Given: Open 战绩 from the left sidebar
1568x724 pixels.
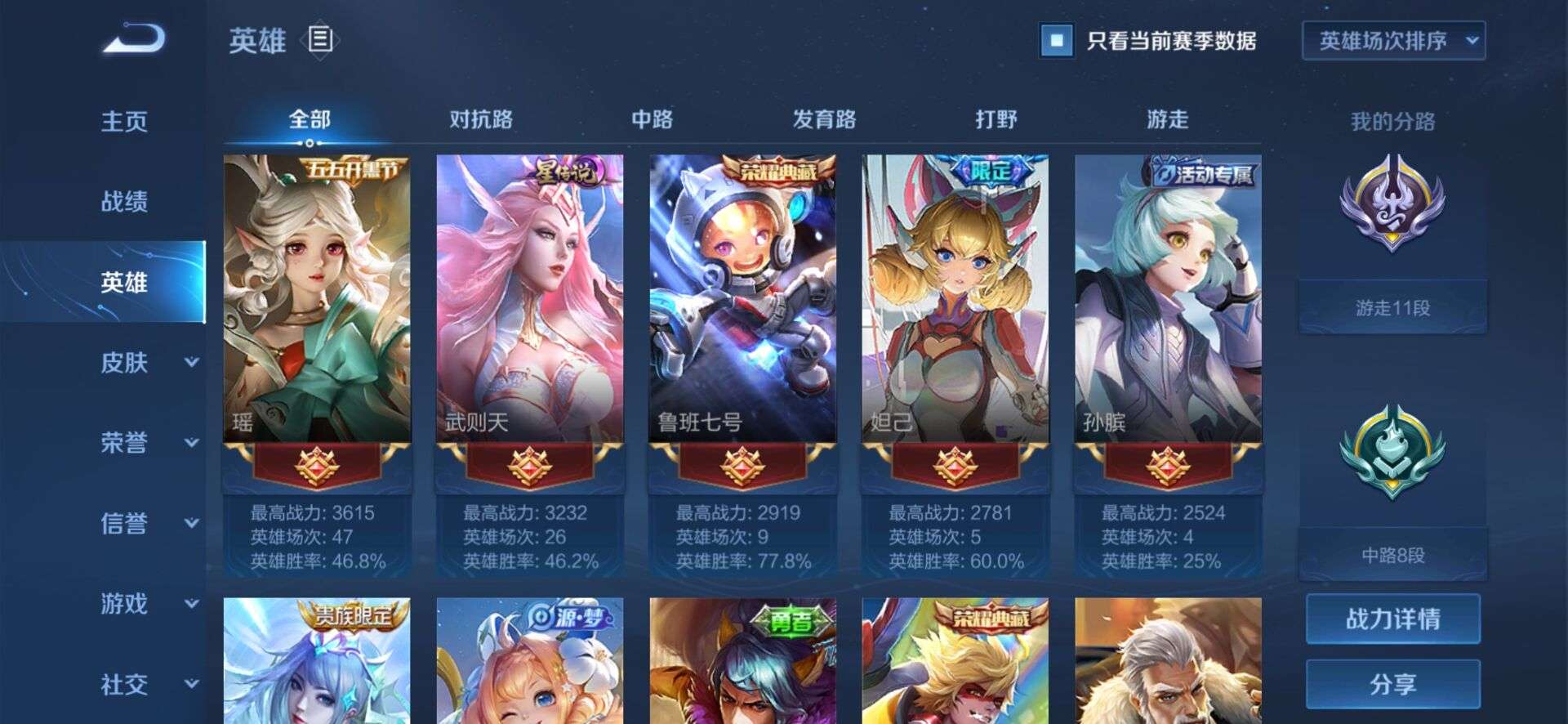Looking at the screenshot, I should pyautogui.click(x=122, y=201).
